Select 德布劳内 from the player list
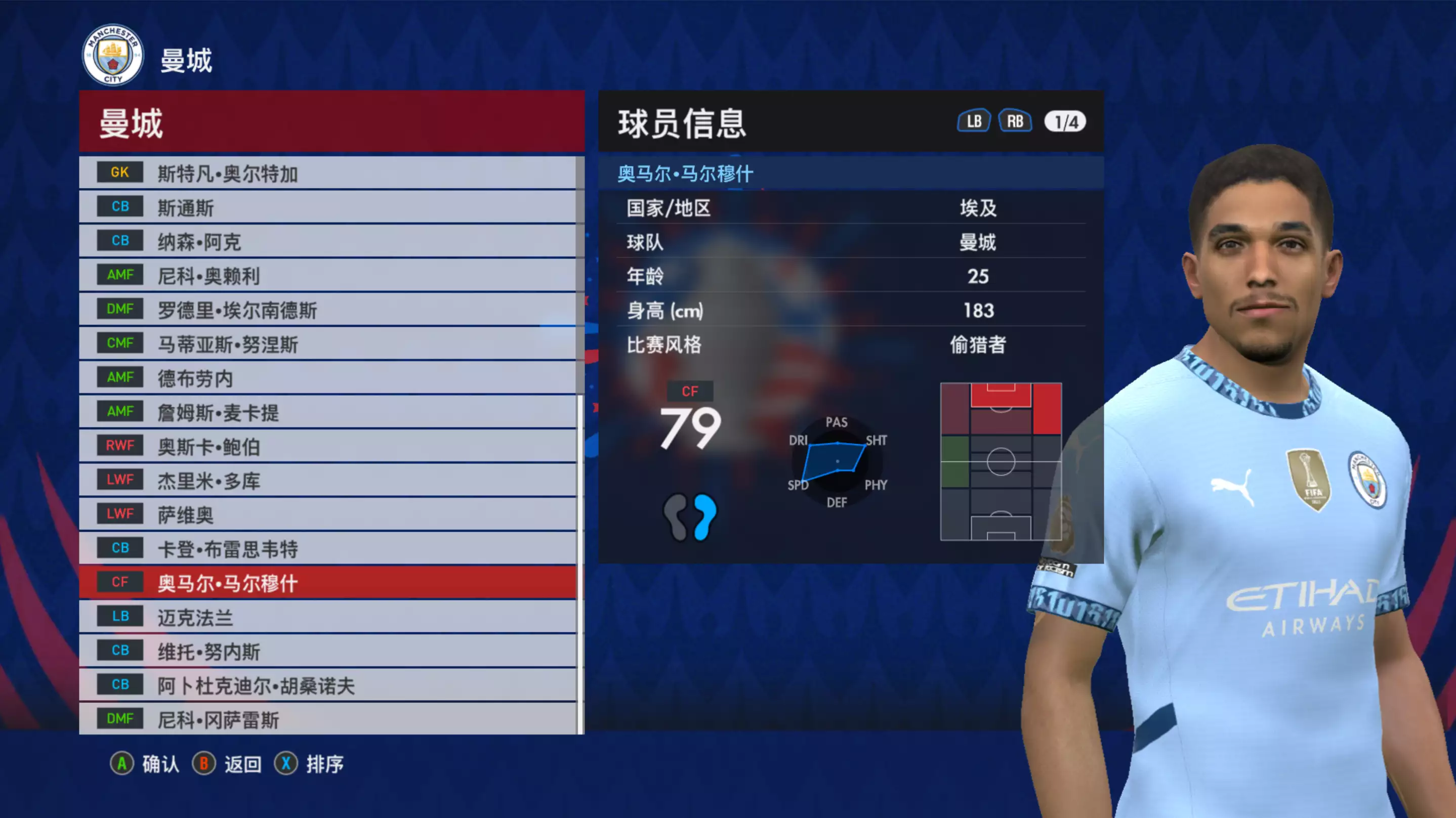 point(328,378)
